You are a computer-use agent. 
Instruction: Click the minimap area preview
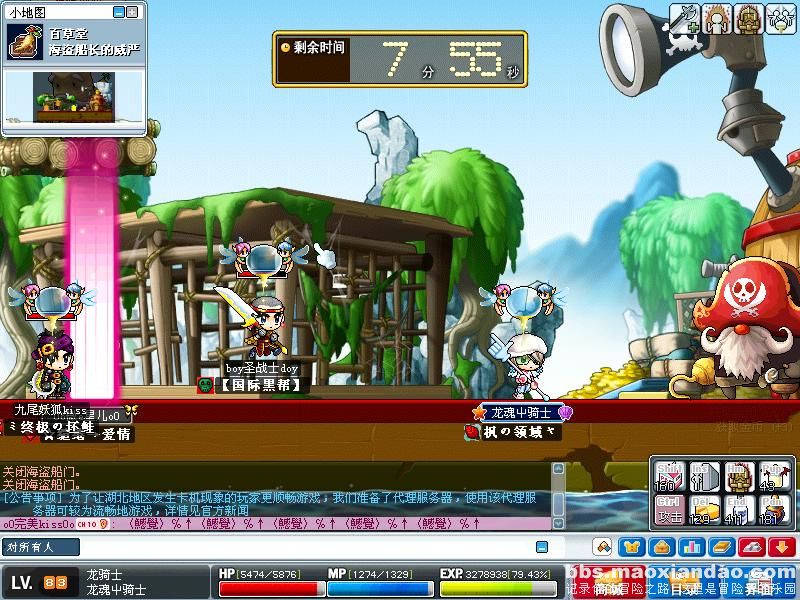click(75, 97)
